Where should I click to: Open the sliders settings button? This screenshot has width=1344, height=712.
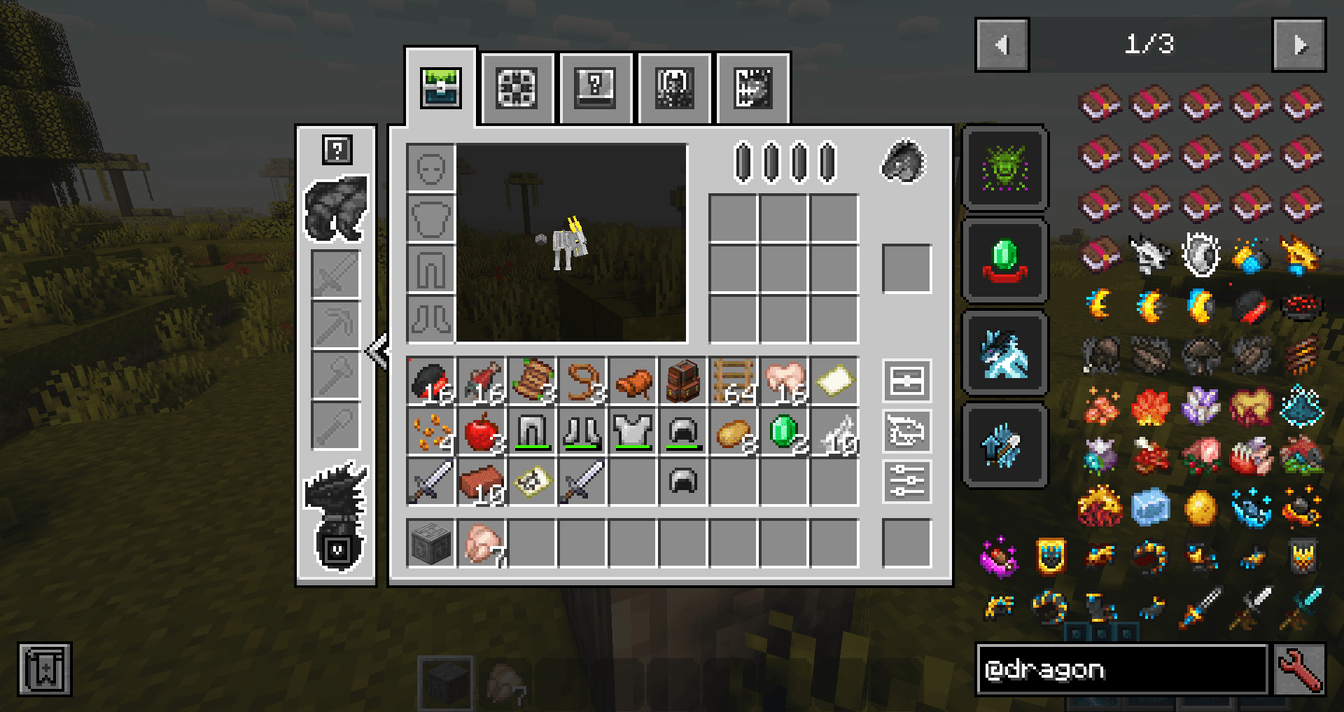tap(907, 481)
